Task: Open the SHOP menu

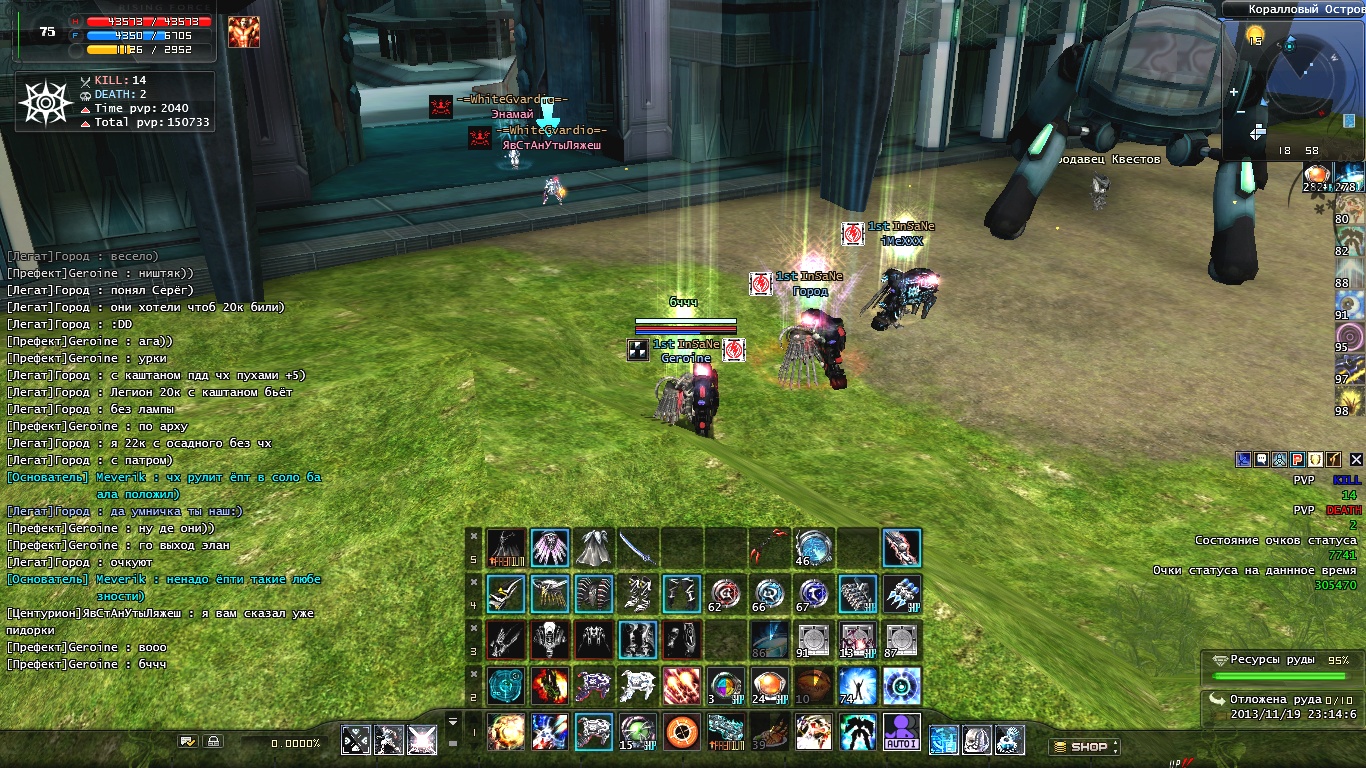Action: (1083, 746)
